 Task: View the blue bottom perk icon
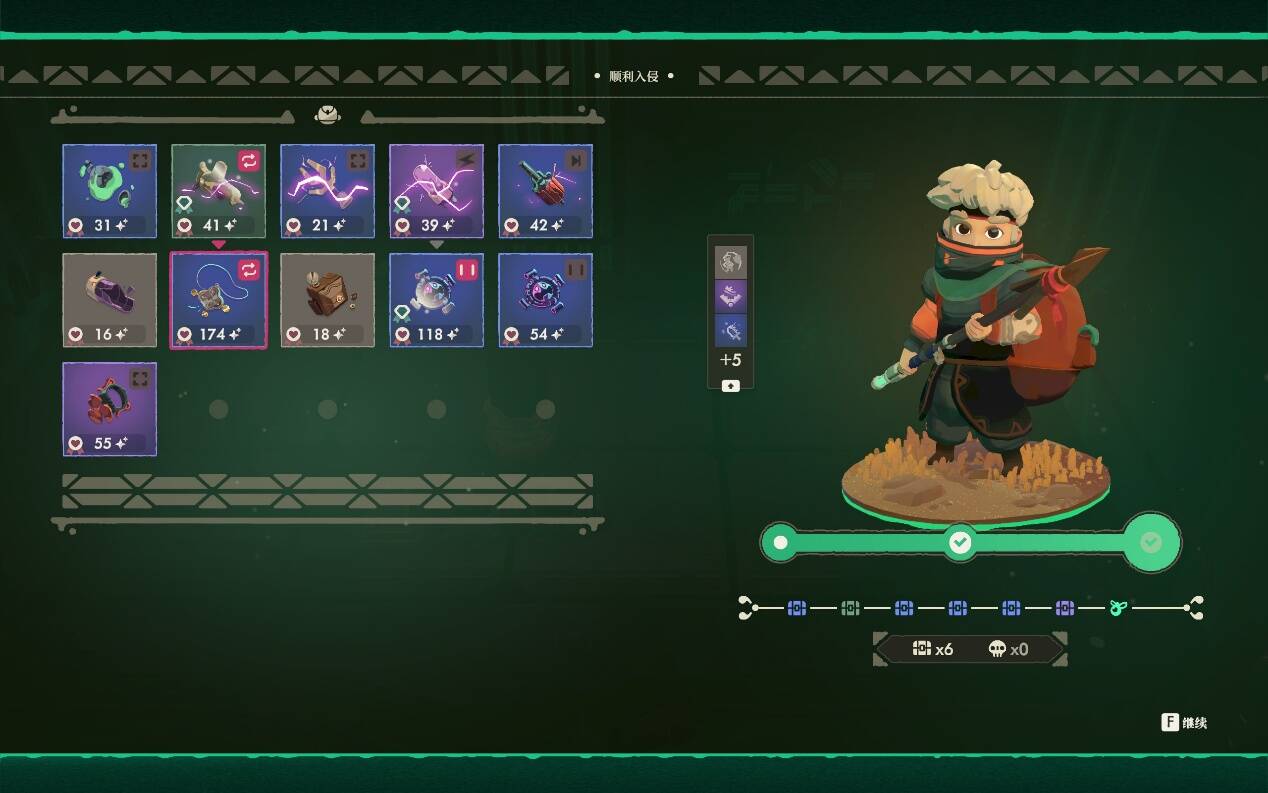pyautogui.click(x=730, y=330)
